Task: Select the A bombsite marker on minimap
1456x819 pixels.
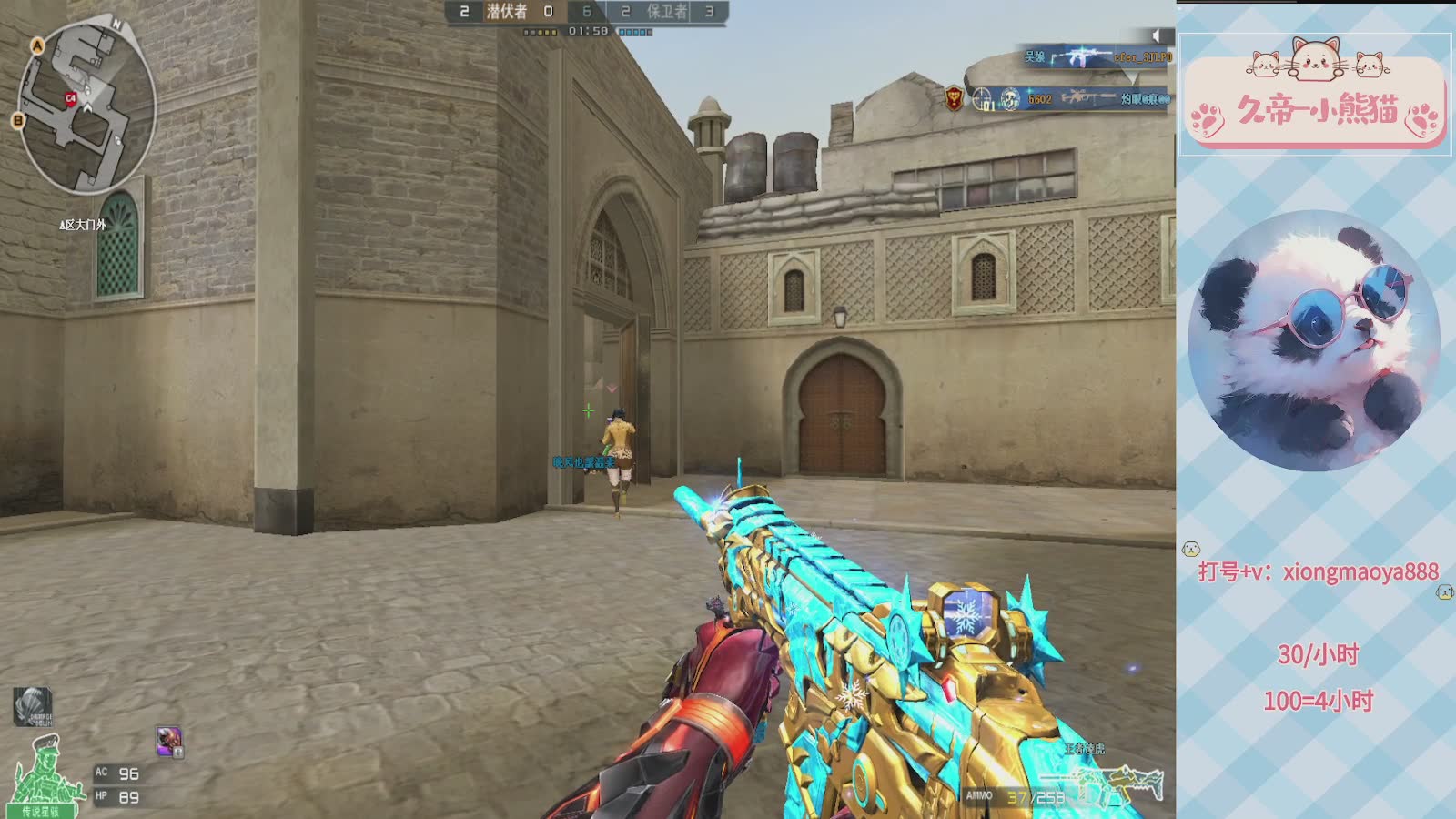Action: click(37, 45)
